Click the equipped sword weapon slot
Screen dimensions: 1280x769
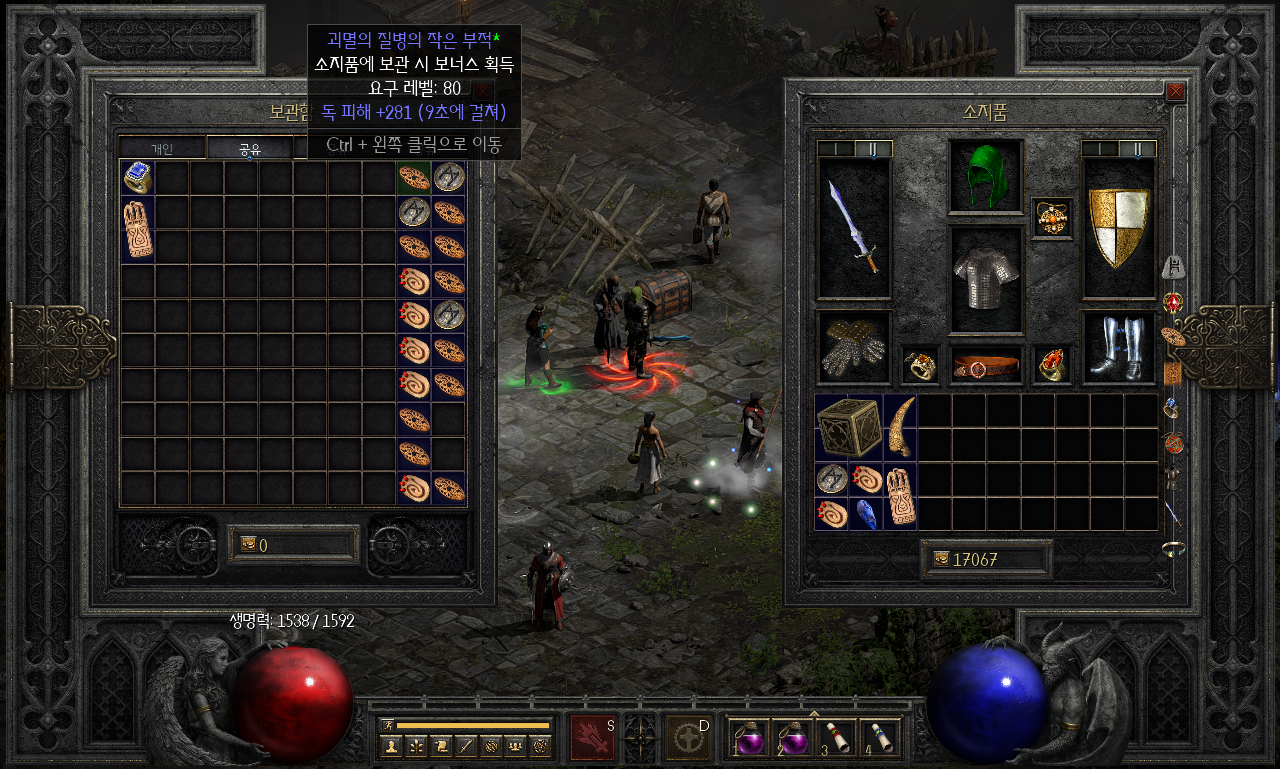(x=853, y=228)
